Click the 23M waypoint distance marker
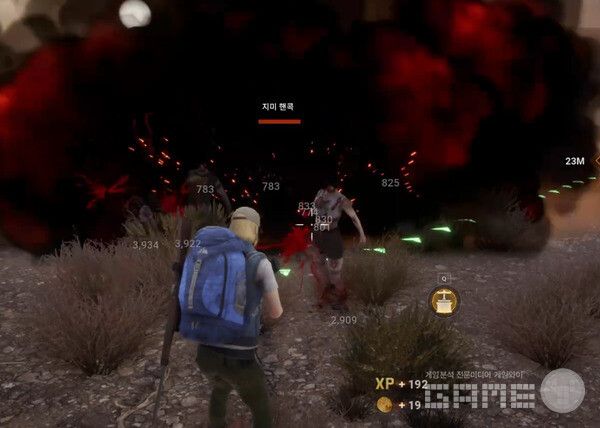The image size is (600, 428). click(x=575, y=161)
